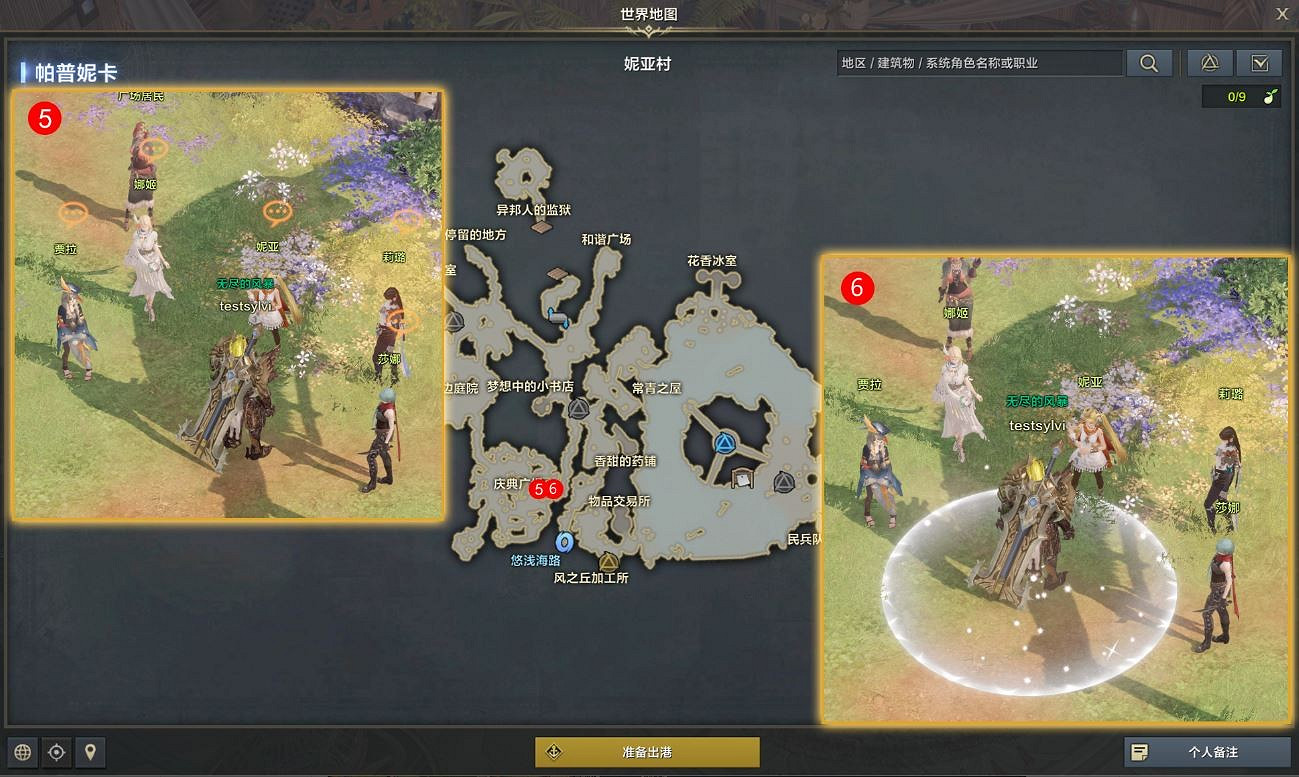This screenshot has width=1299, height=777.
Task: Click the anchor icon near 悠浅海路
Action: click(563, 541)
